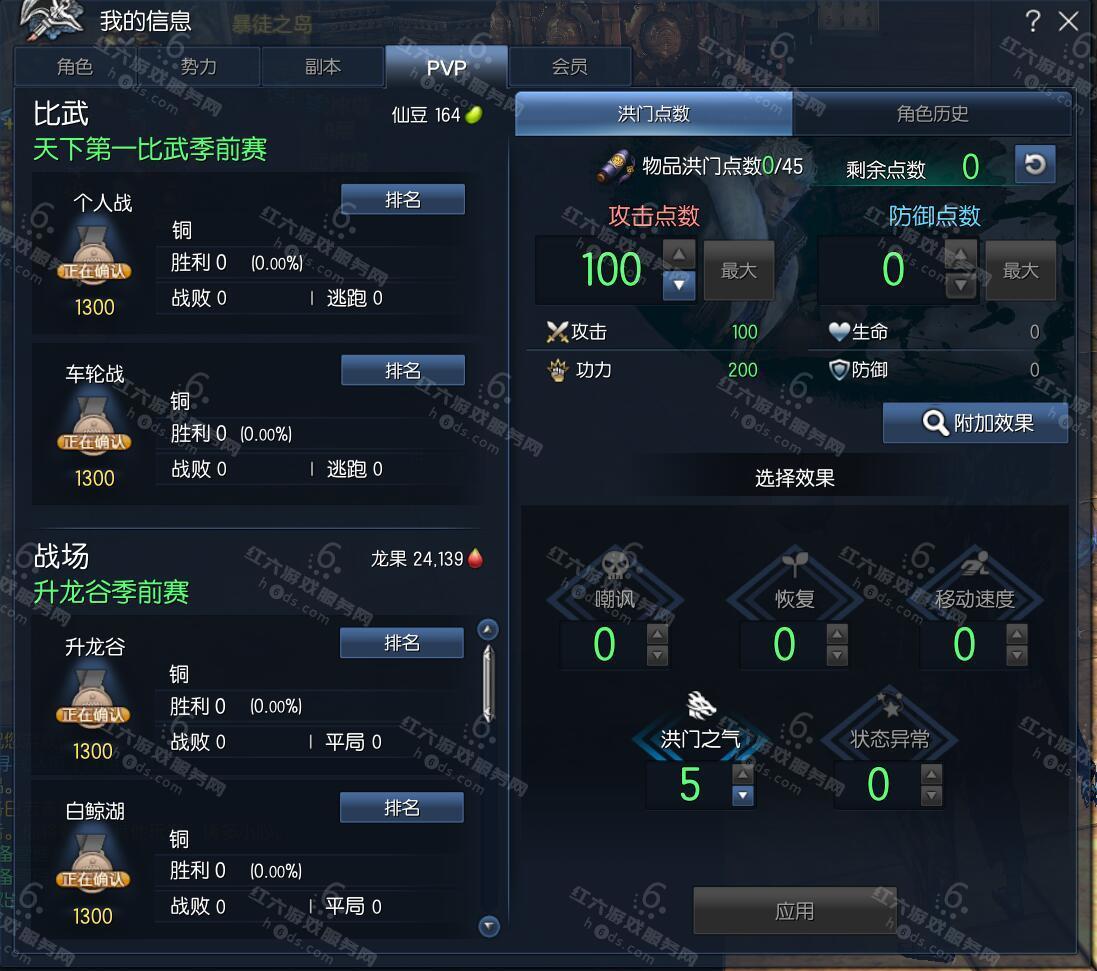Reset remaining points with refresh button
Image resolution: width=1097 pixels, height=971 pixels.
tap(1035, 165)
